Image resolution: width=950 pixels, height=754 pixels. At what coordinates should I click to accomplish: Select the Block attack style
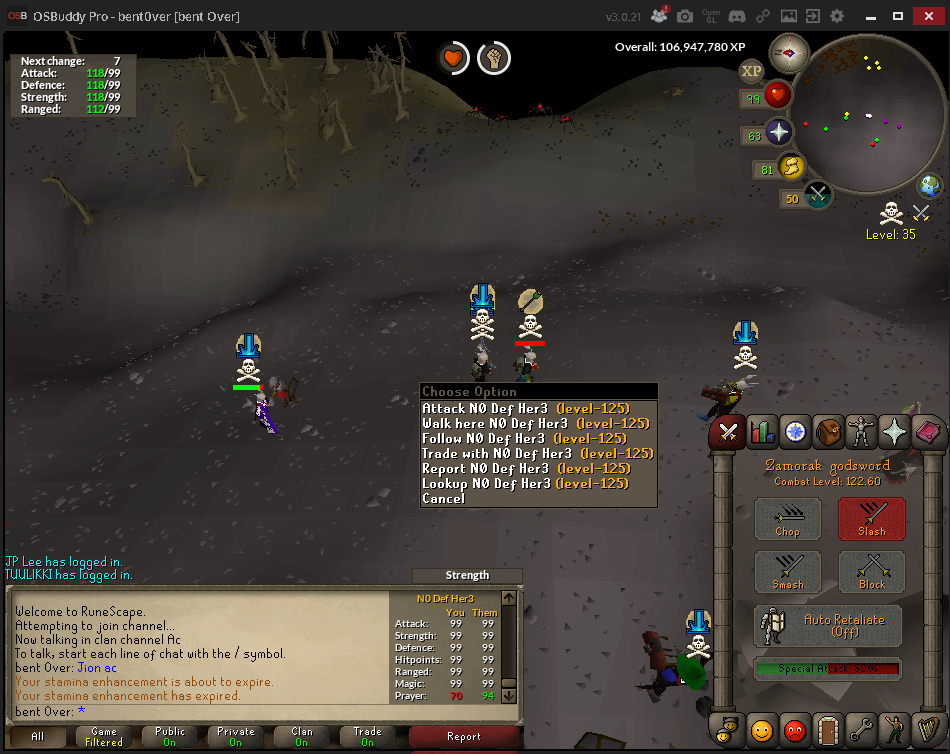[x=871, y=572]
